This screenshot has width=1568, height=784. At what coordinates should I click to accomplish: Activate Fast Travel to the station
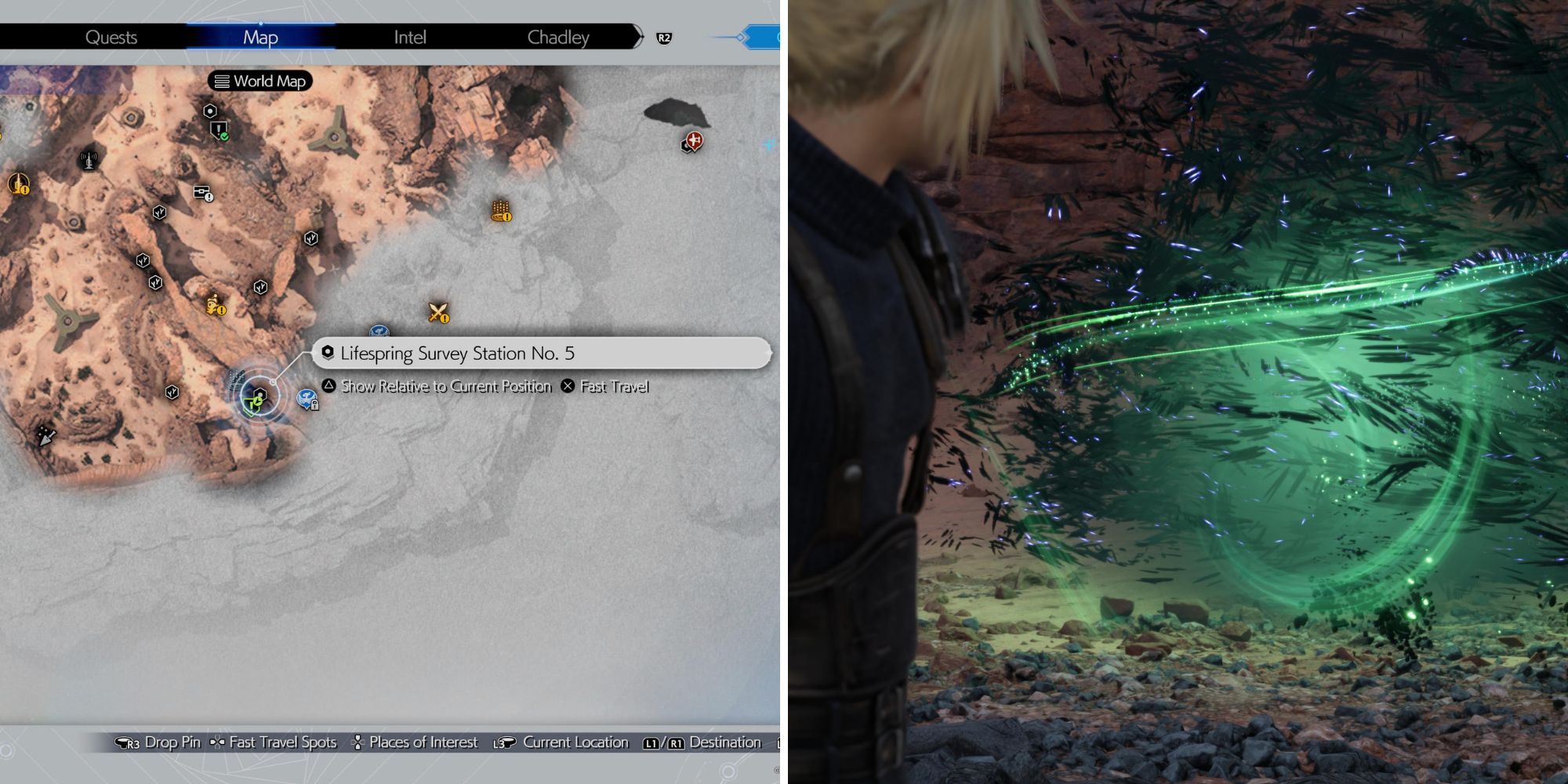(615, 386)
